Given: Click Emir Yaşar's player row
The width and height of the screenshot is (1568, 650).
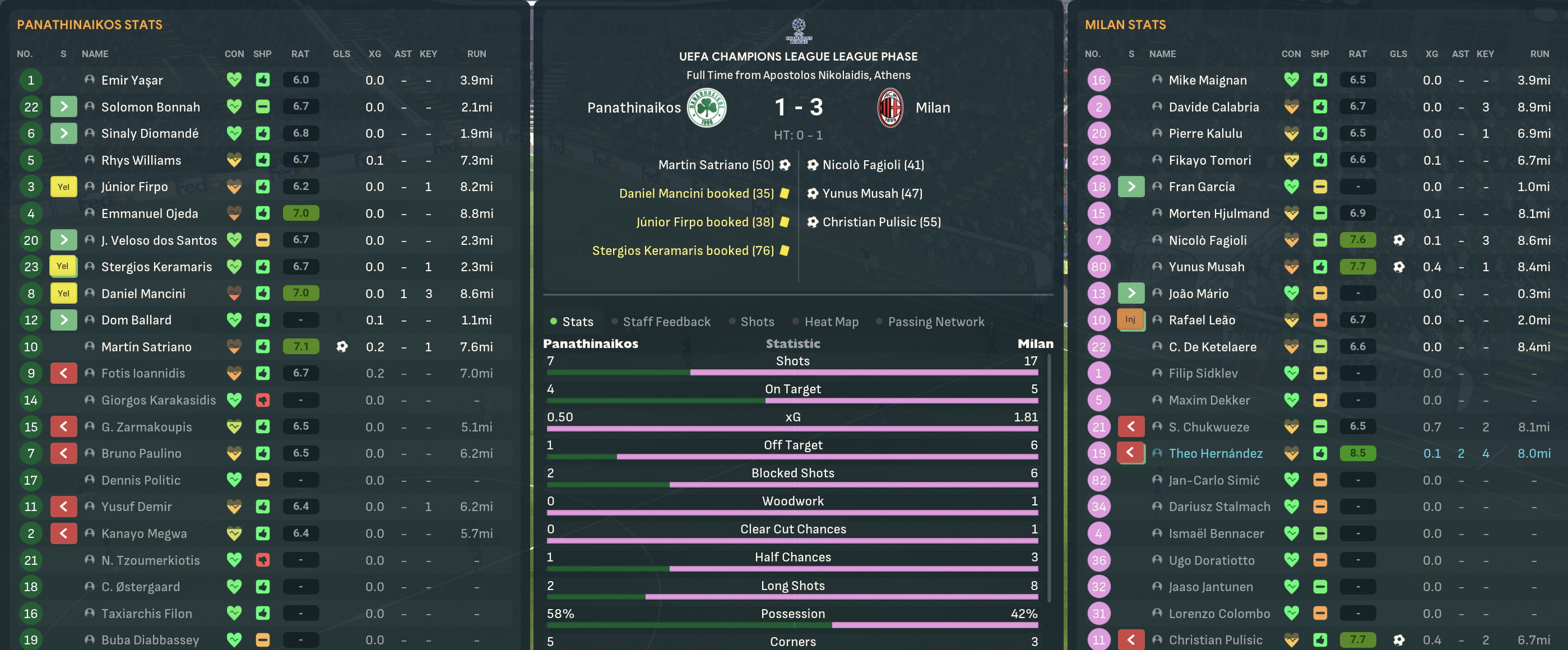Looking at the screenshot, I should (132, 80).
